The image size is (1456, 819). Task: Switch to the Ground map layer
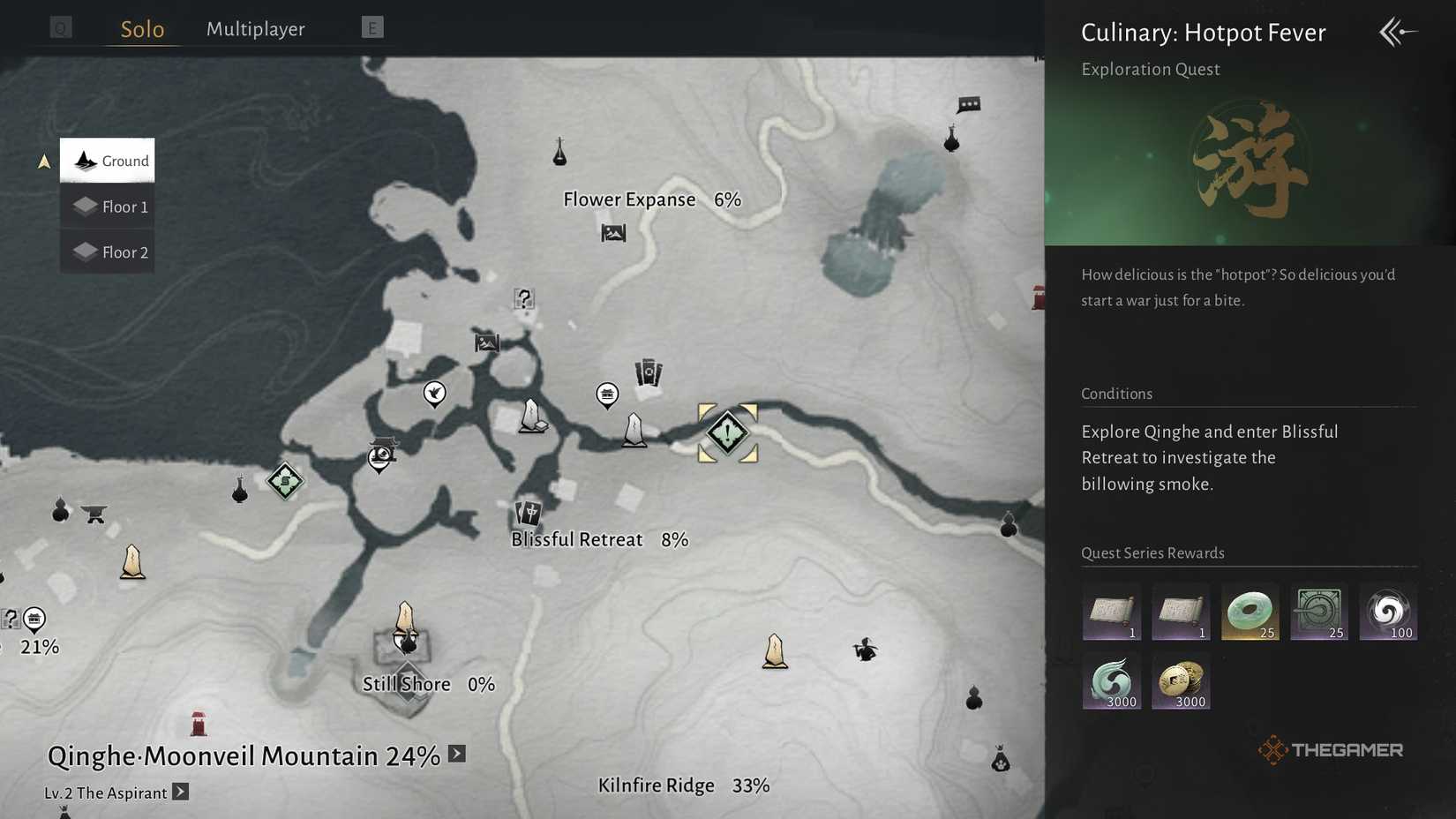click(x=107, y=161)
